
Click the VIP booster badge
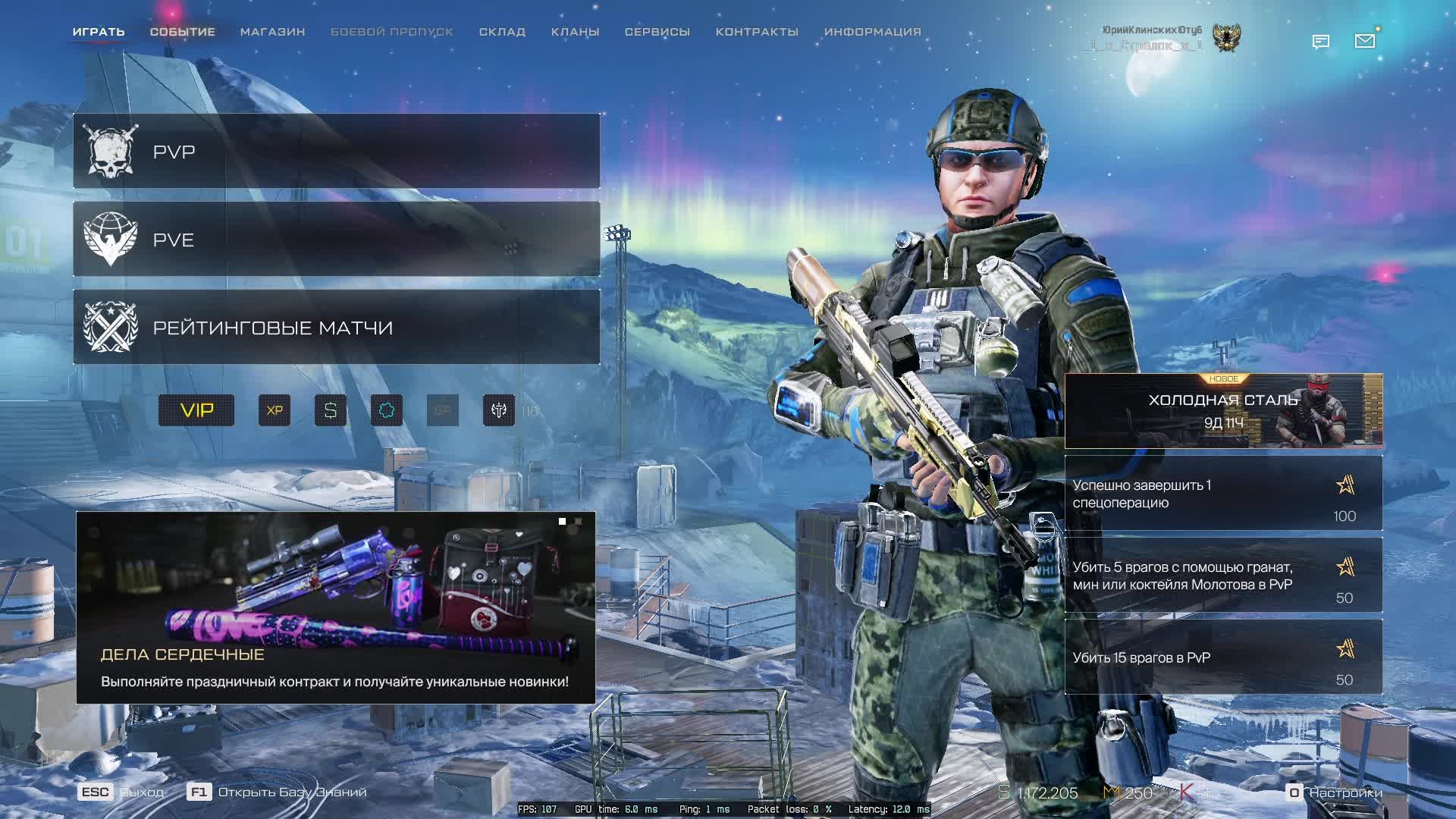click(196, 410)
